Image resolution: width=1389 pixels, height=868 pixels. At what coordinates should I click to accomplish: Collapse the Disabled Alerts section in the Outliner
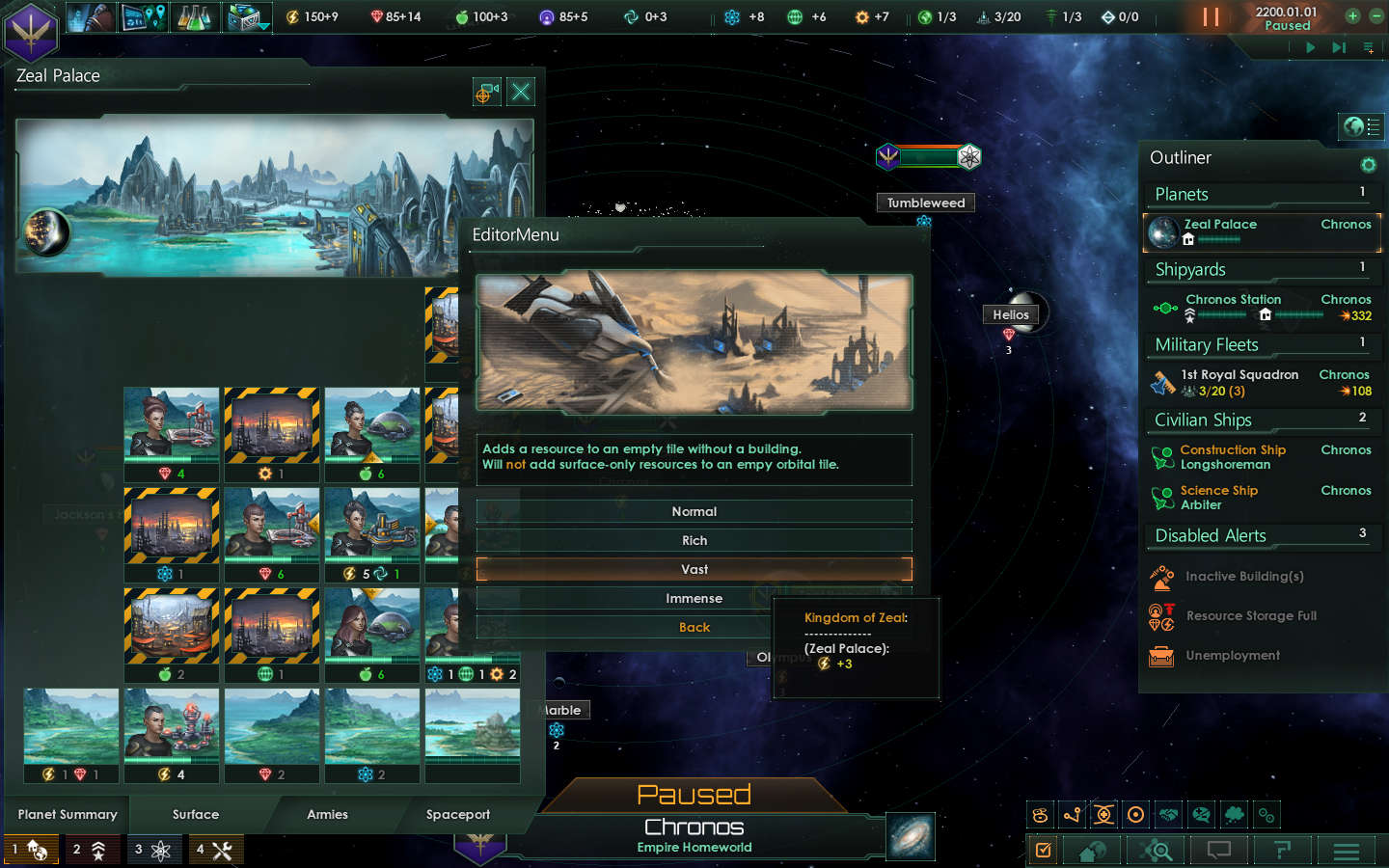click(1209, 535)
